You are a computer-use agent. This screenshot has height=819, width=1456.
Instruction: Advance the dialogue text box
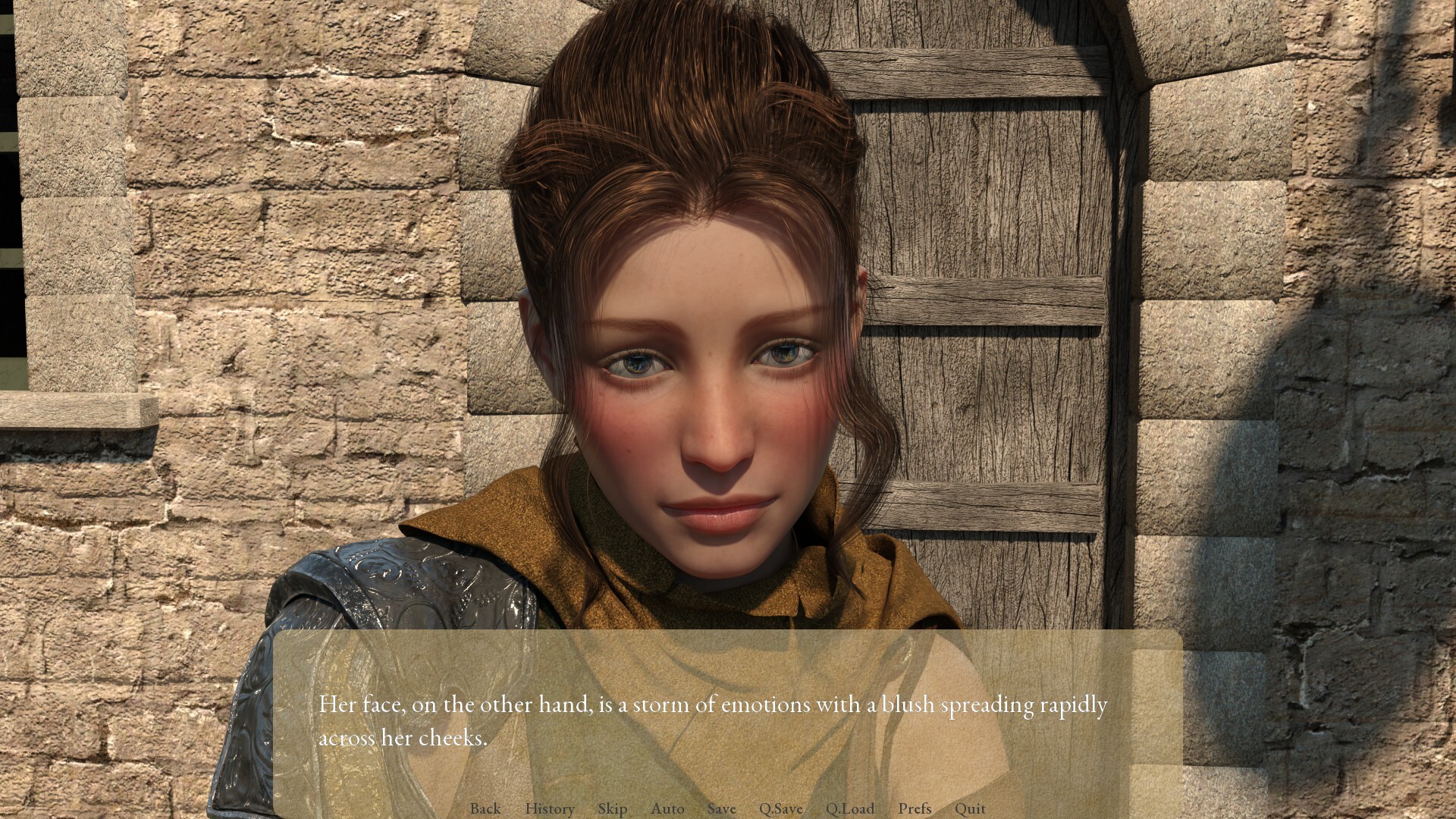tap(726, 720)
